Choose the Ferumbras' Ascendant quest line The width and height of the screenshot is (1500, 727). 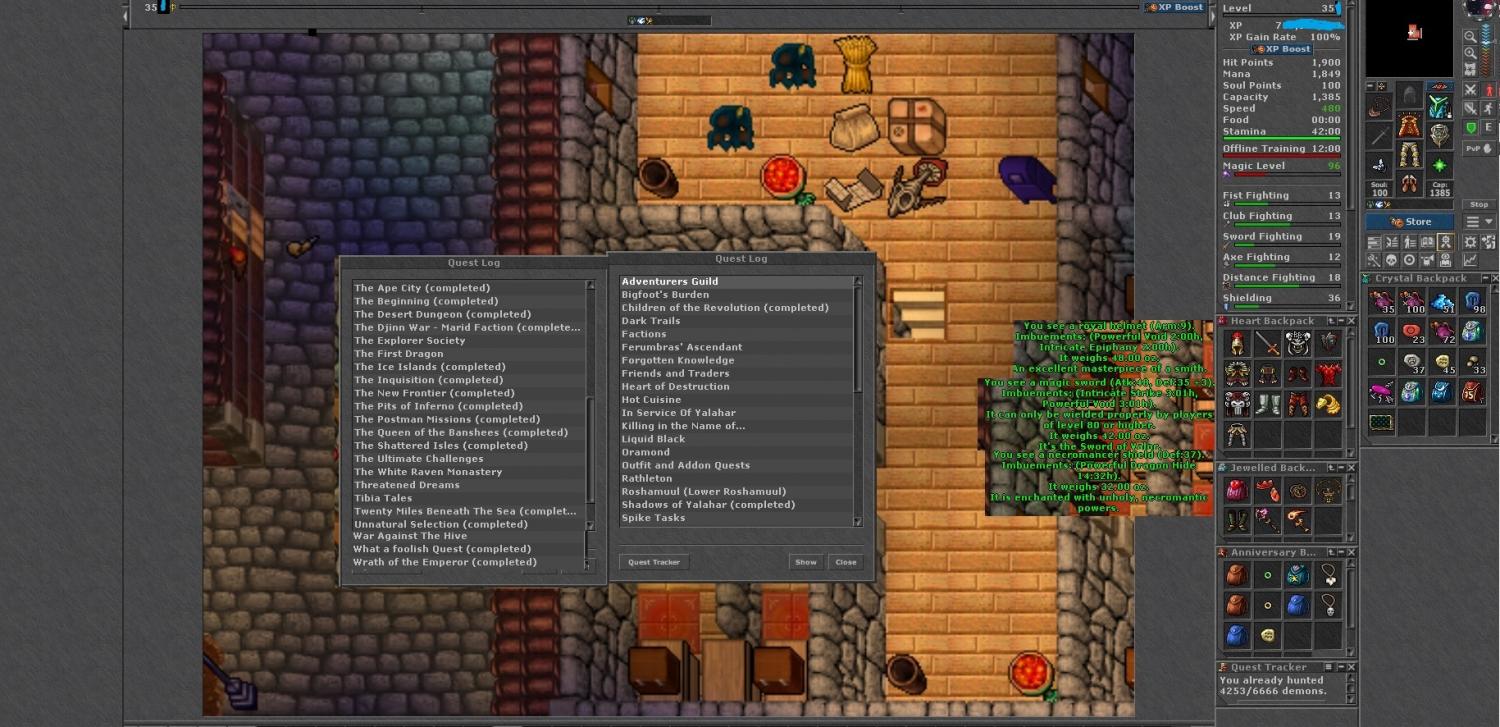pyautogui.click(x=681, y=347)
